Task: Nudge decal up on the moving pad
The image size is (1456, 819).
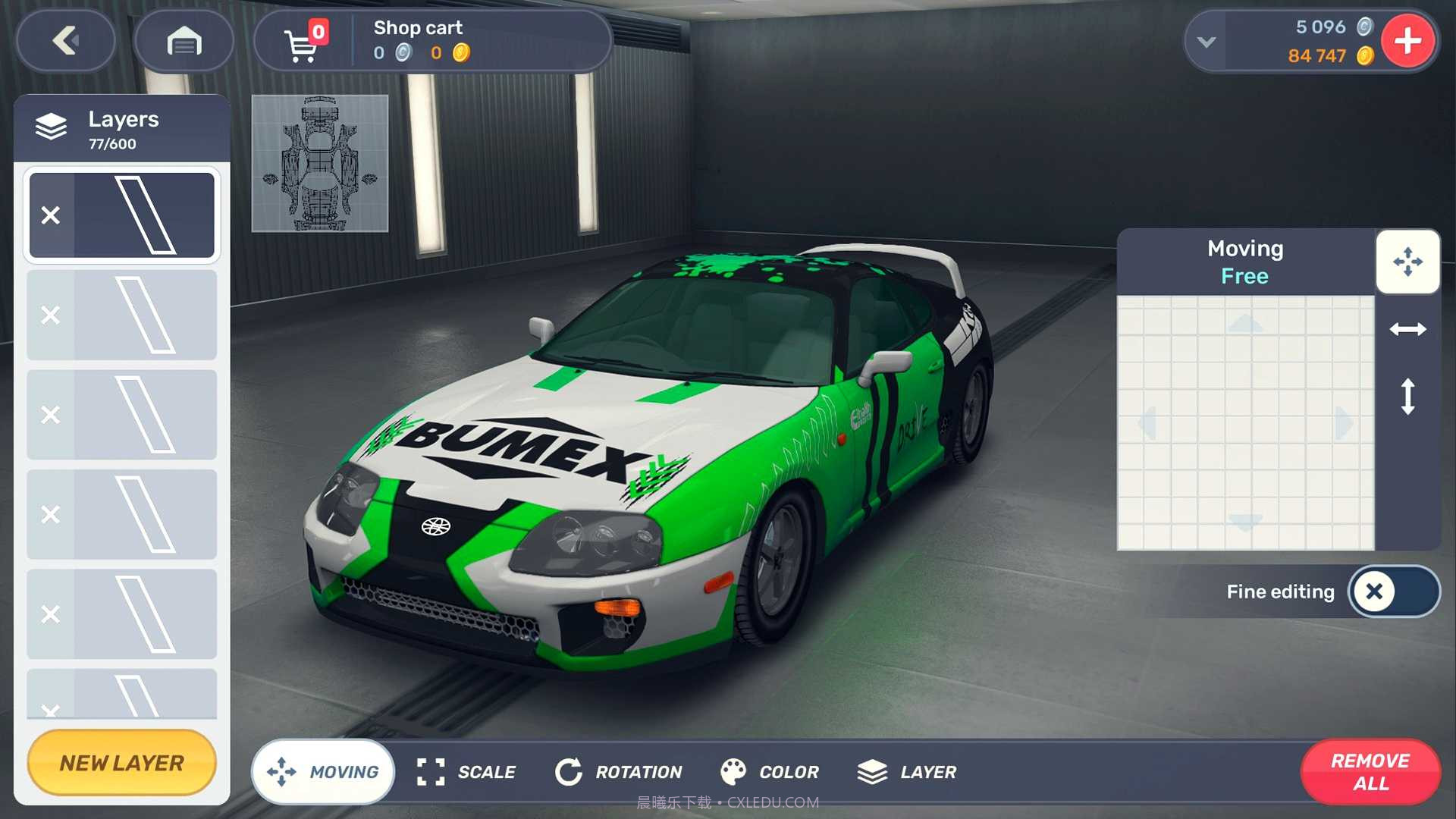Action: pyautogui.click(x=1245, y=325)
